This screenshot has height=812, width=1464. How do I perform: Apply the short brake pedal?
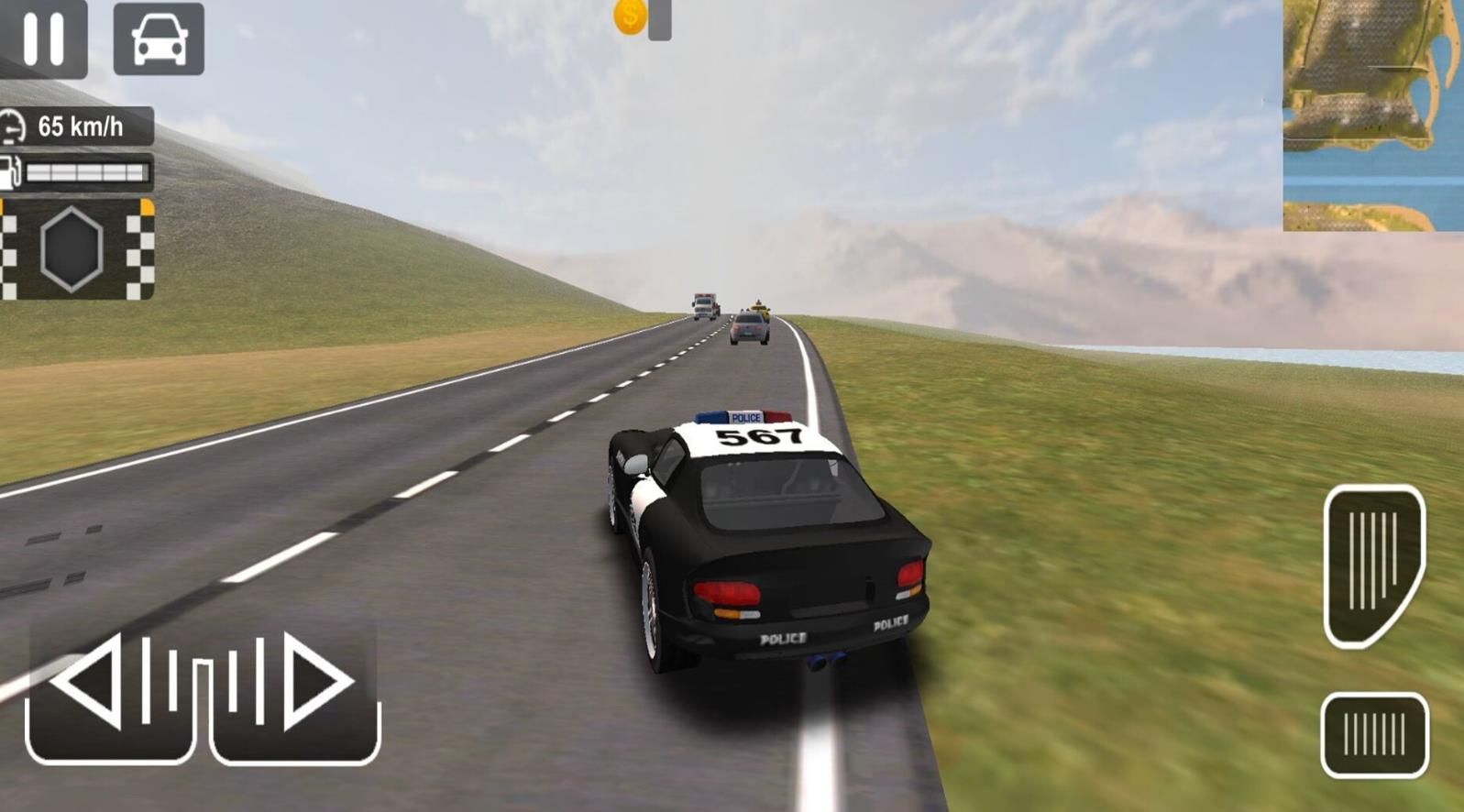click(x=1373, y=735)
